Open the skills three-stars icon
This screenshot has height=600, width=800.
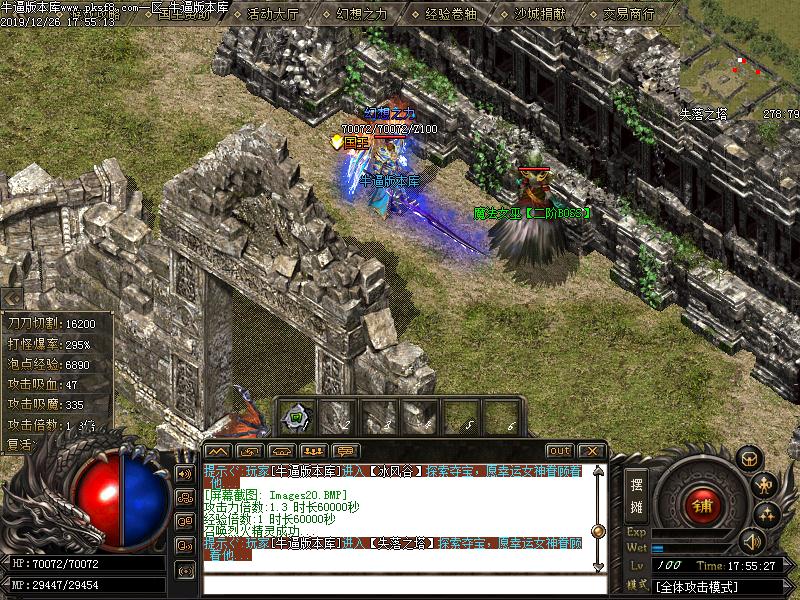767,514
